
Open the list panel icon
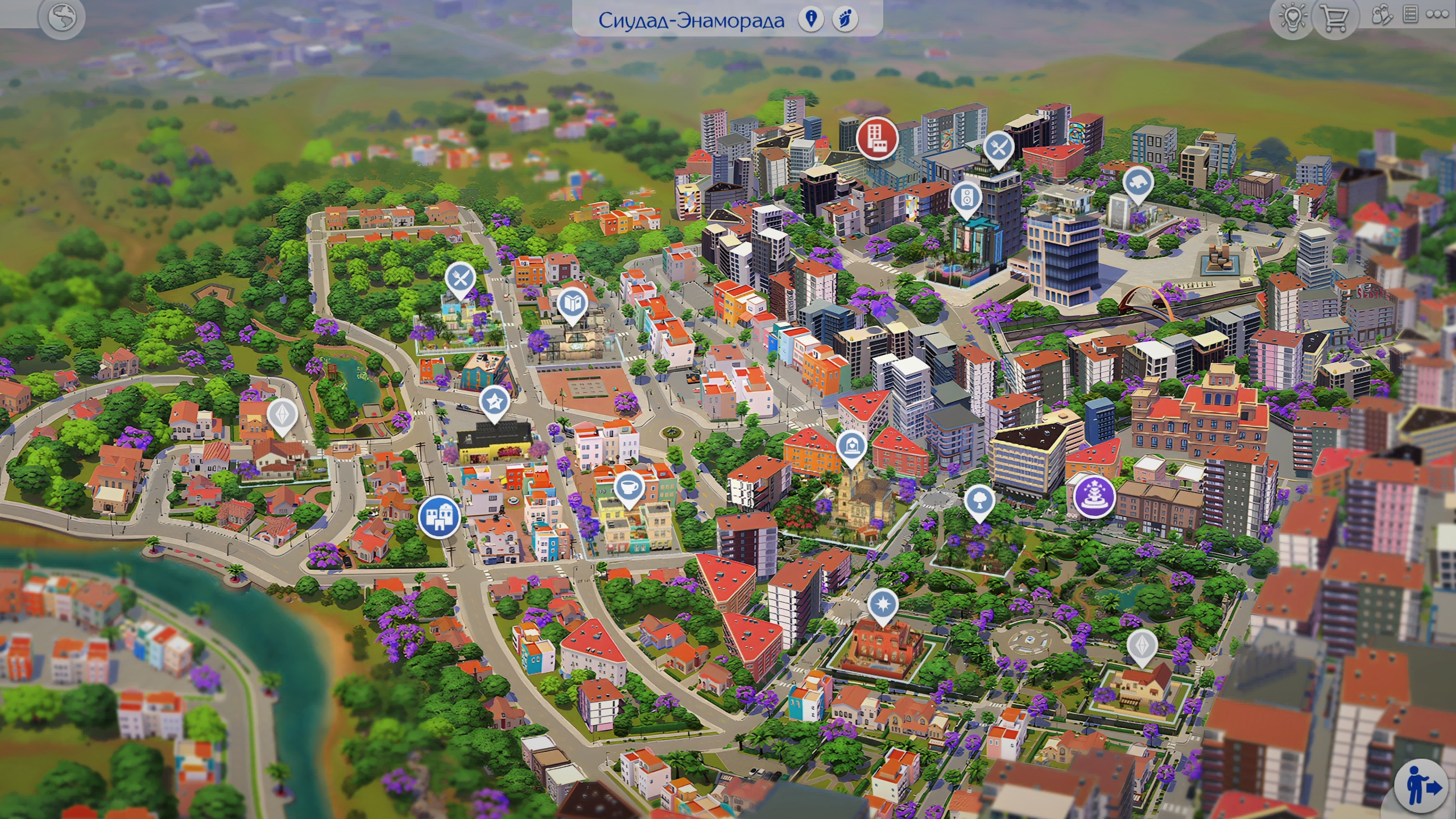click(1410, 15)
